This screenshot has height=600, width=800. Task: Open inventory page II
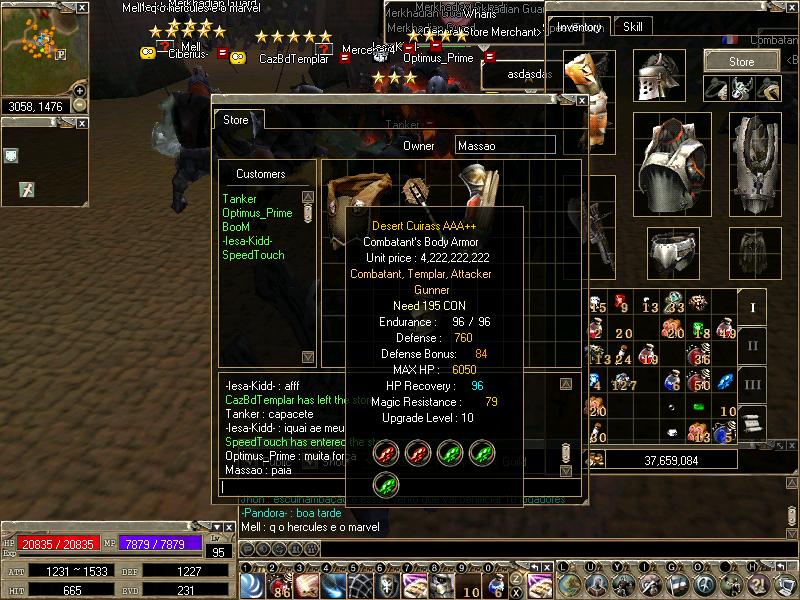pos(753,346)
